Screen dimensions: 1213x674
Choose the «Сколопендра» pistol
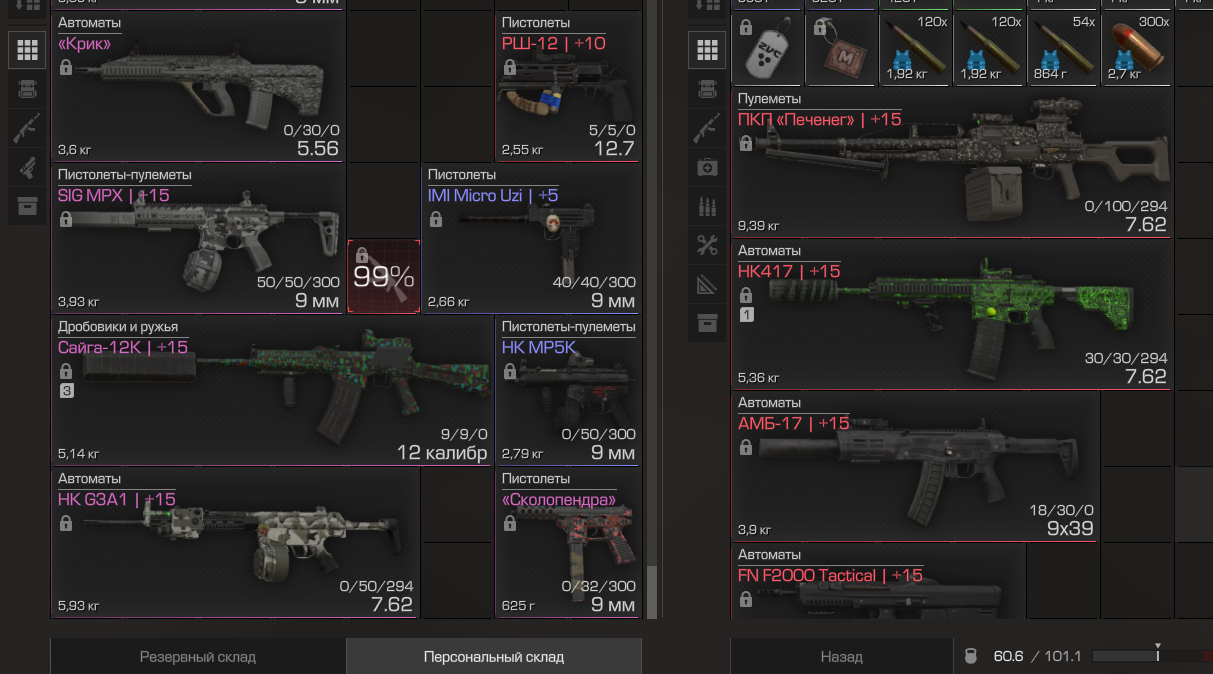[568, 542]
